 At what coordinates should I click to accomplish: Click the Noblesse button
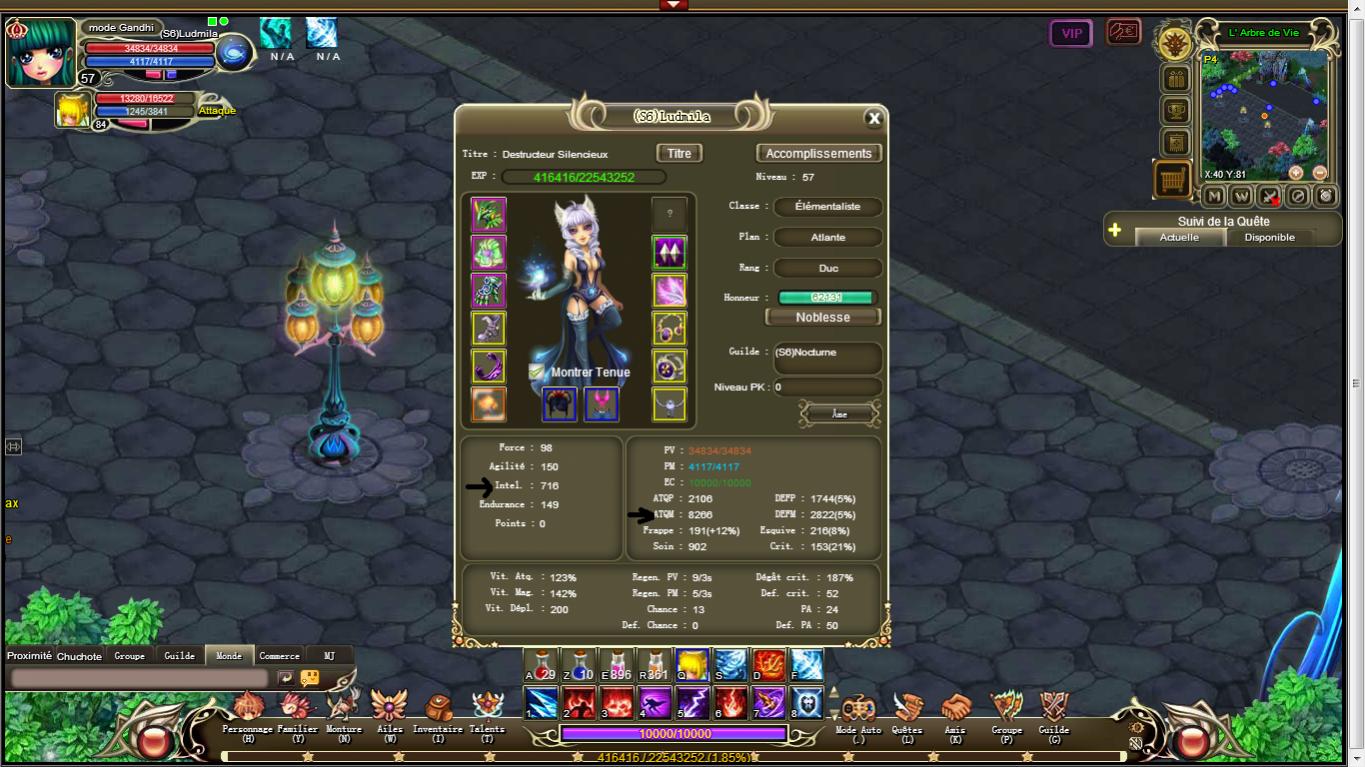(822, 317)
